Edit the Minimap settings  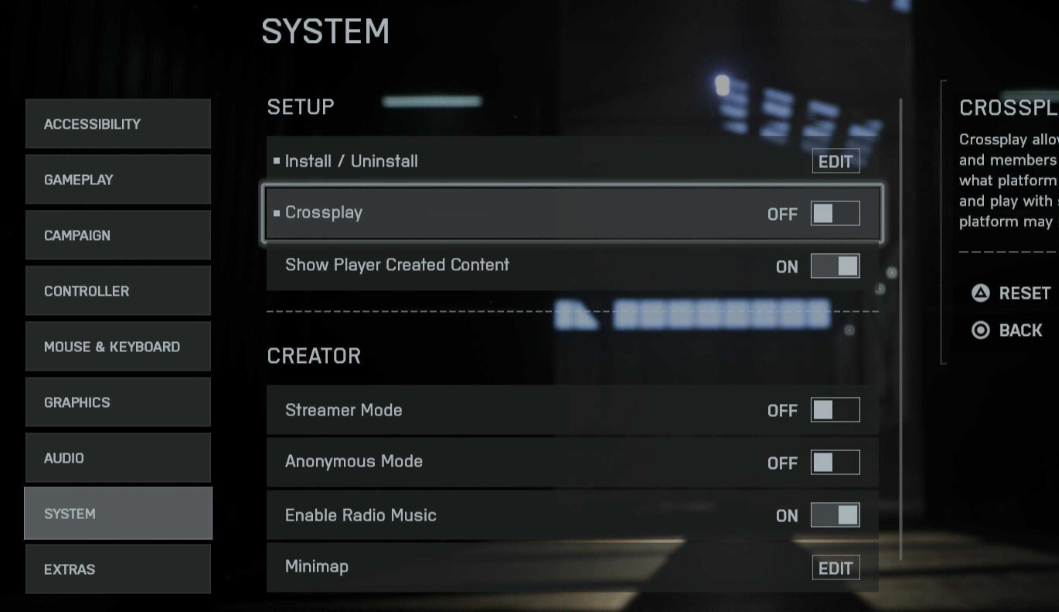[835, 568]
